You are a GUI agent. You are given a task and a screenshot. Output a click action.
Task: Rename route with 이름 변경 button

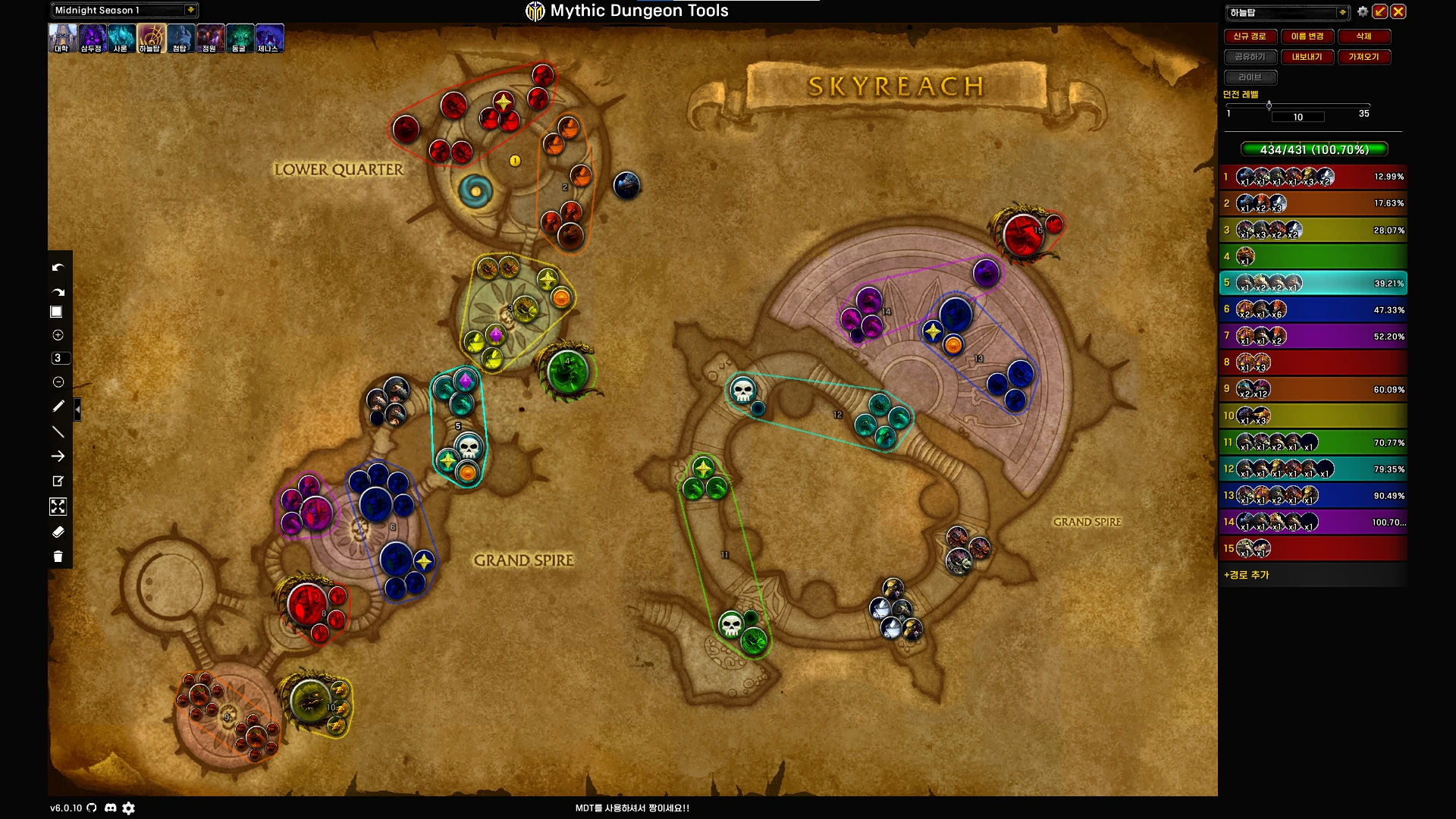(x=1307, y=36)
